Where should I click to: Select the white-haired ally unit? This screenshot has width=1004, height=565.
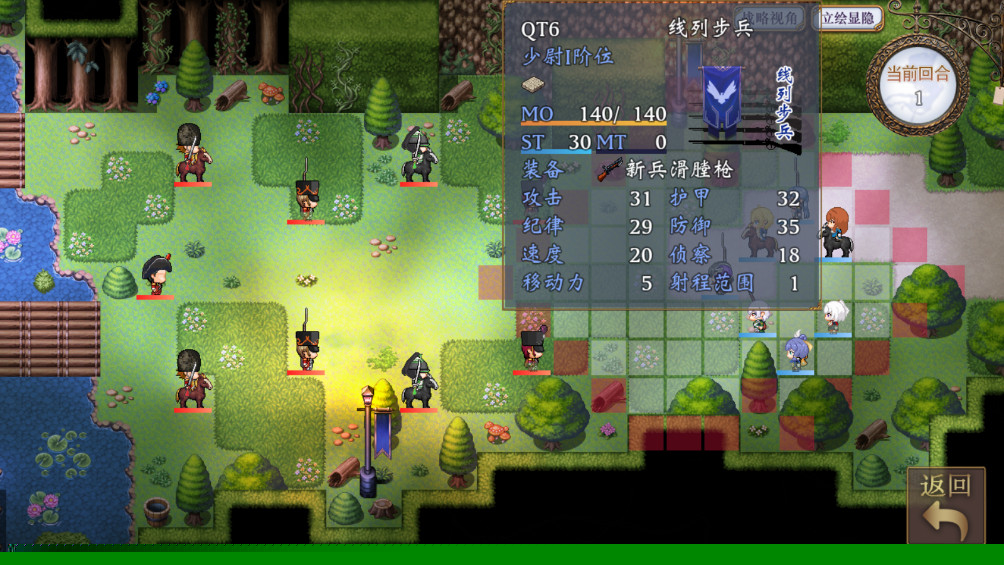[833, 317]
